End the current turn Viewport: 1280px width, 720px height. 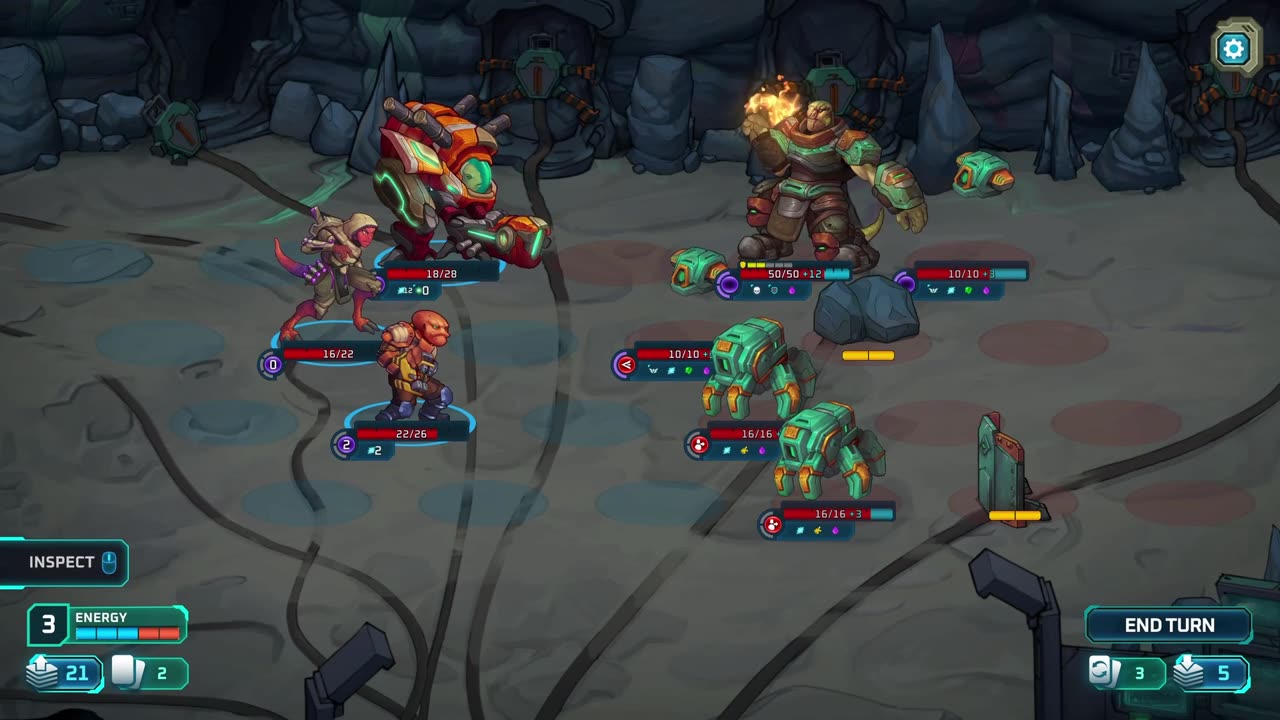coord(1169,625)
